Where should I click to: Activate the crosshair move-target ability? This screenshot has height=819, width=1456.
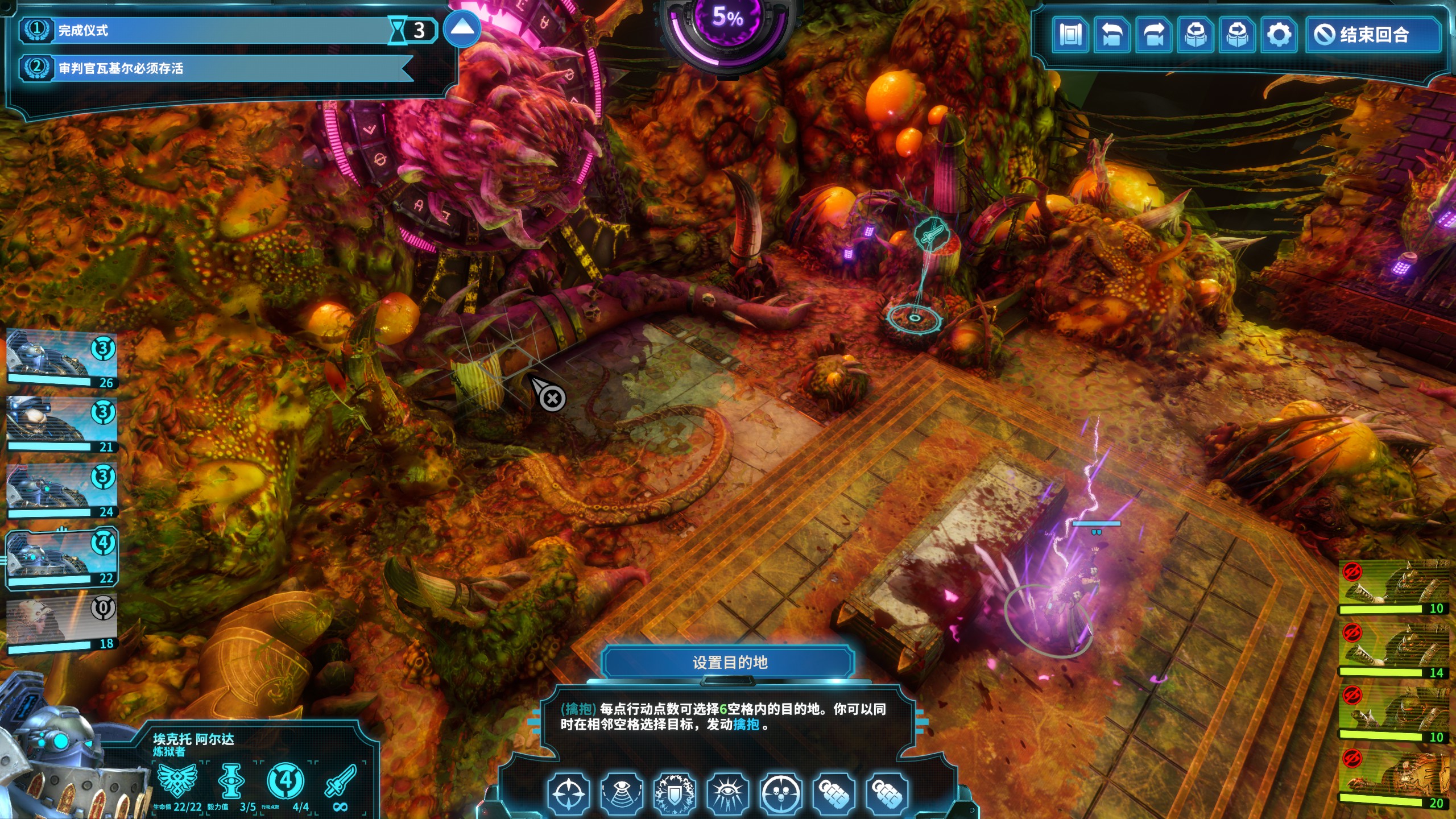(568, 793)
